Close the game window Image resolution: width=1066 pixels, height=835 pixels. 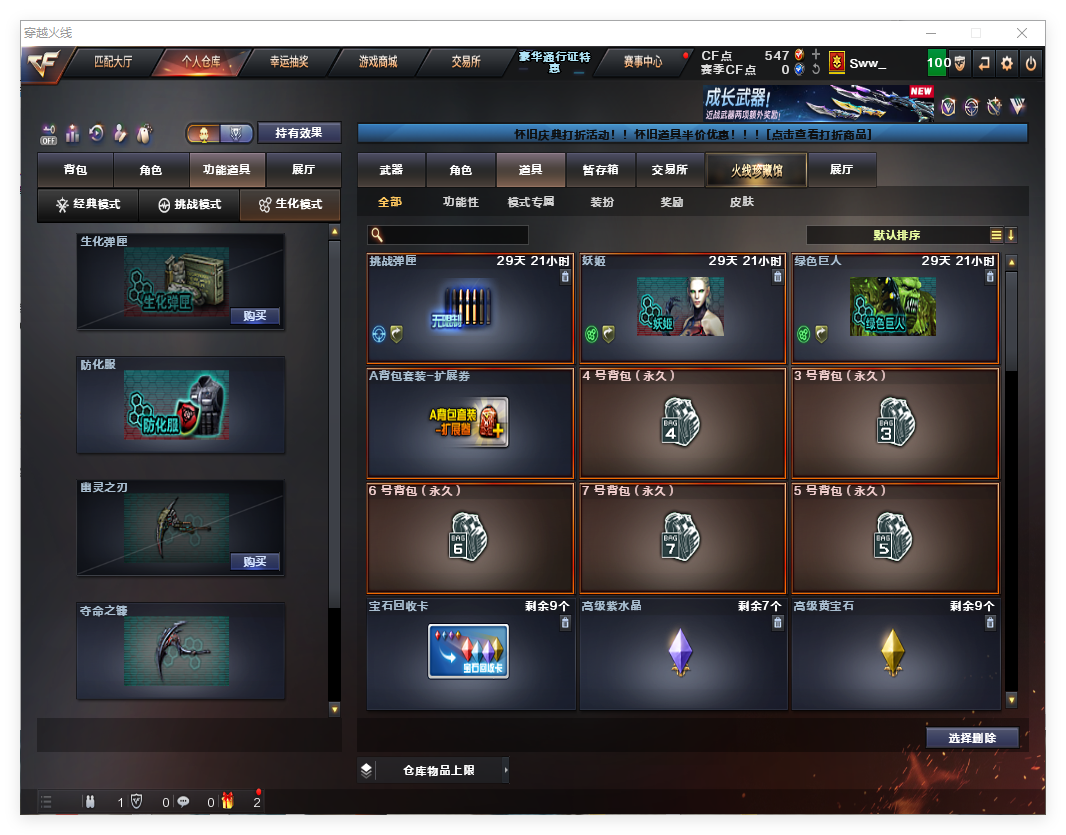(x=1022, y=33)
